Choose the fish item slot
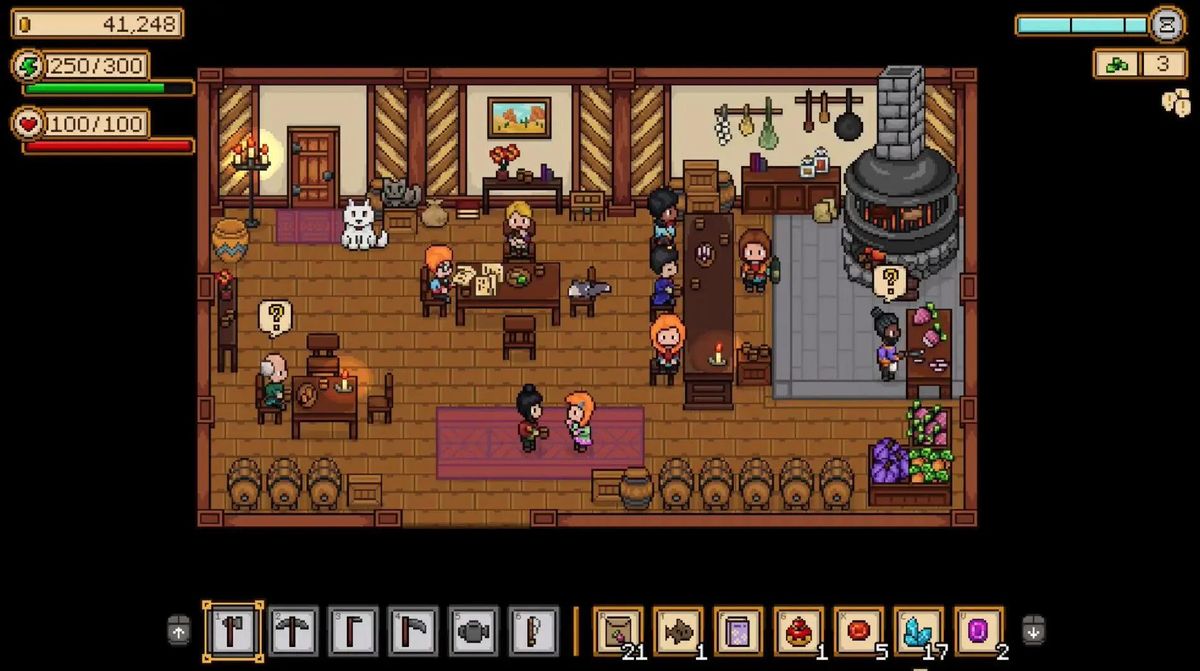 tap(678, 631)
